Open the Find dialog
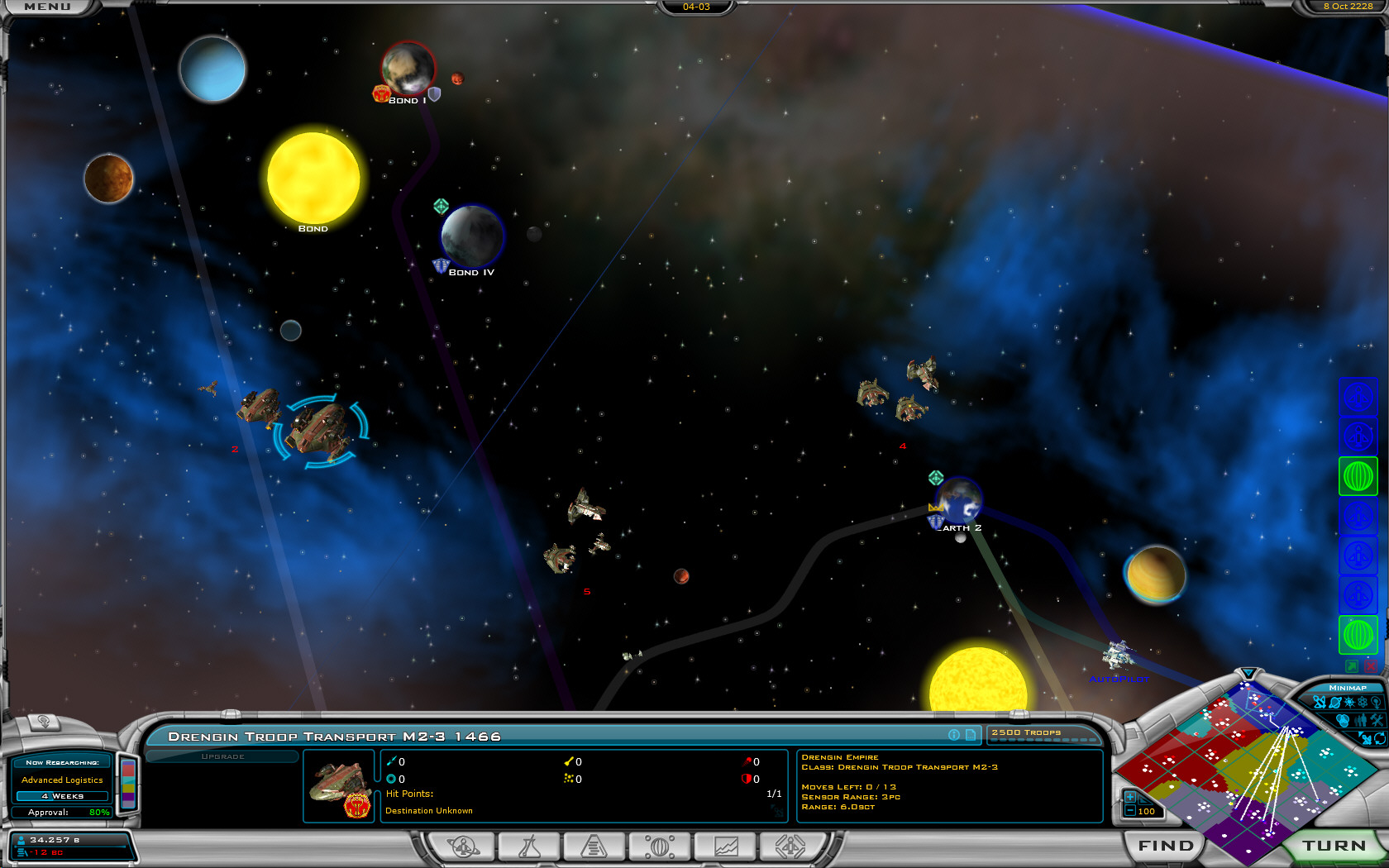The height and width of the screenshot is (868, 1389). pyautogui.click(x=1166, y=846)
